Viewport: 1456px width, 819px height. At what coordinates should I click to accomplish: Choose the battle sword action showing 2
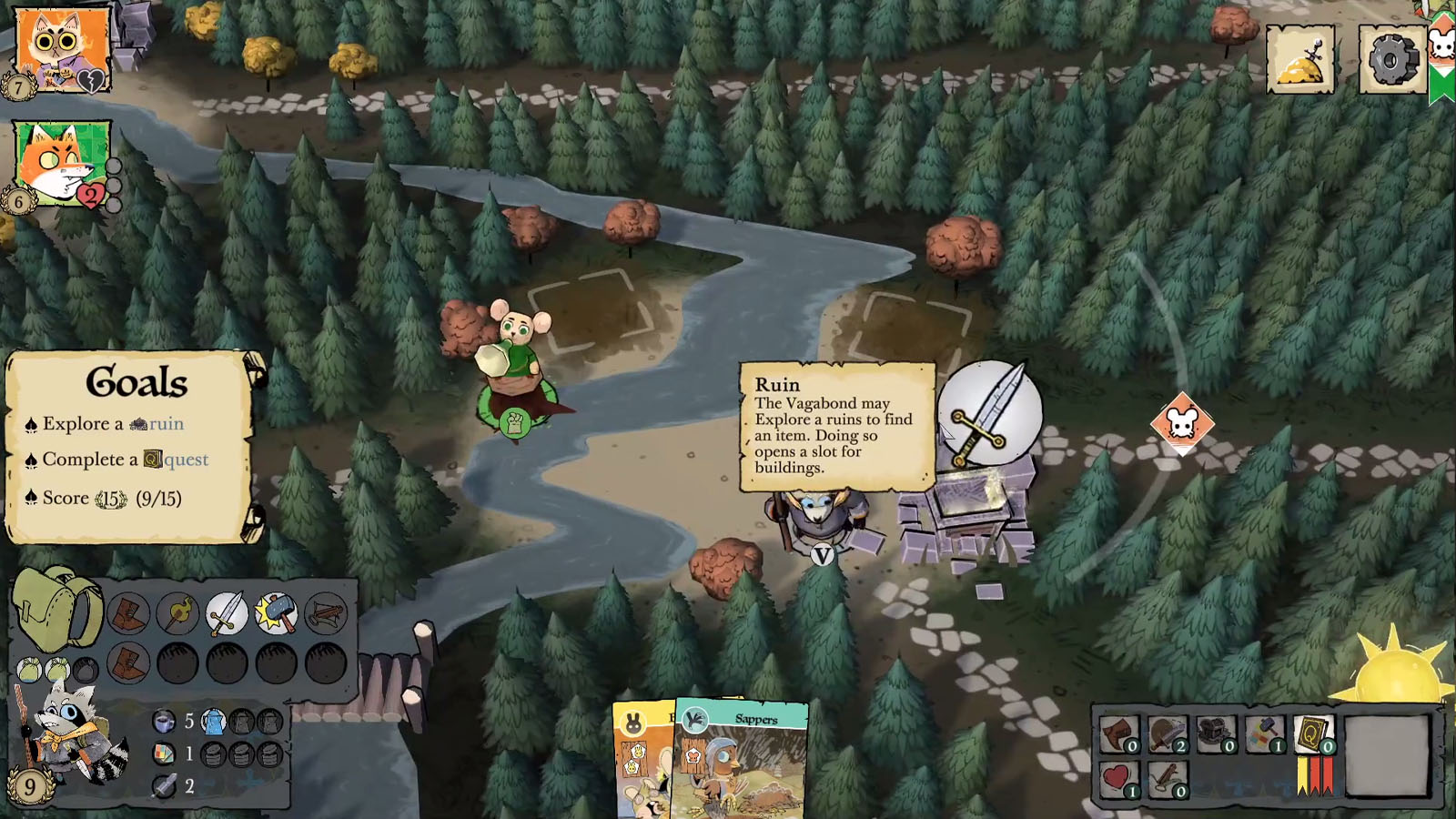(x=1167, y=733)
